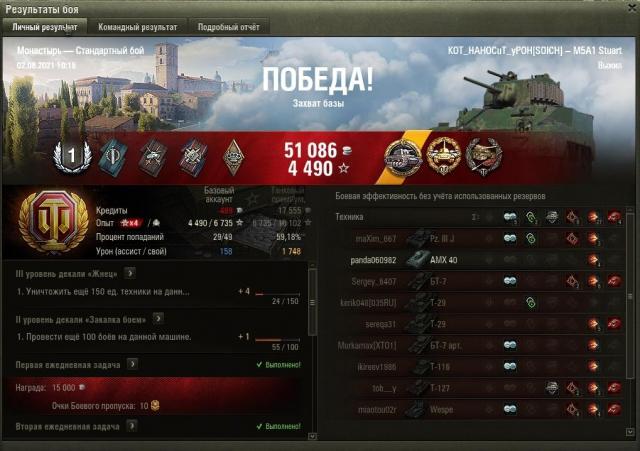The height and width of the screenshot is (451, 640).
Task: Select the maXim_667 Pz. III J row
Action: click(472, 238)
